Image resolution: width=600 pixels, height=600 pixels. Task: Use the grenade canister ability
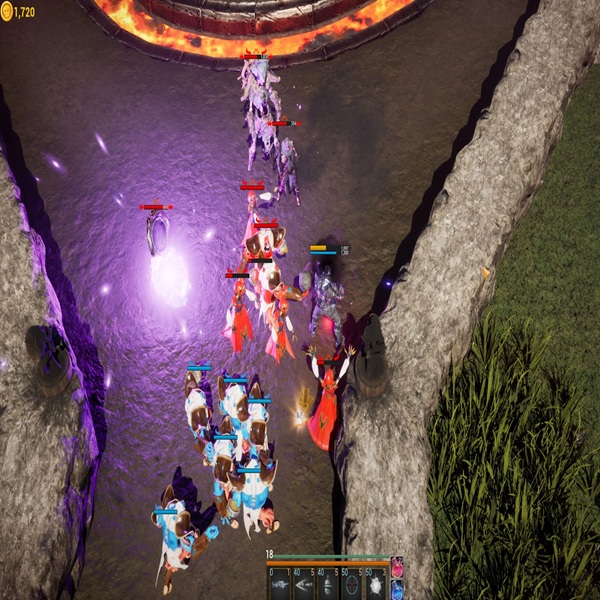(x=327, y=585)
